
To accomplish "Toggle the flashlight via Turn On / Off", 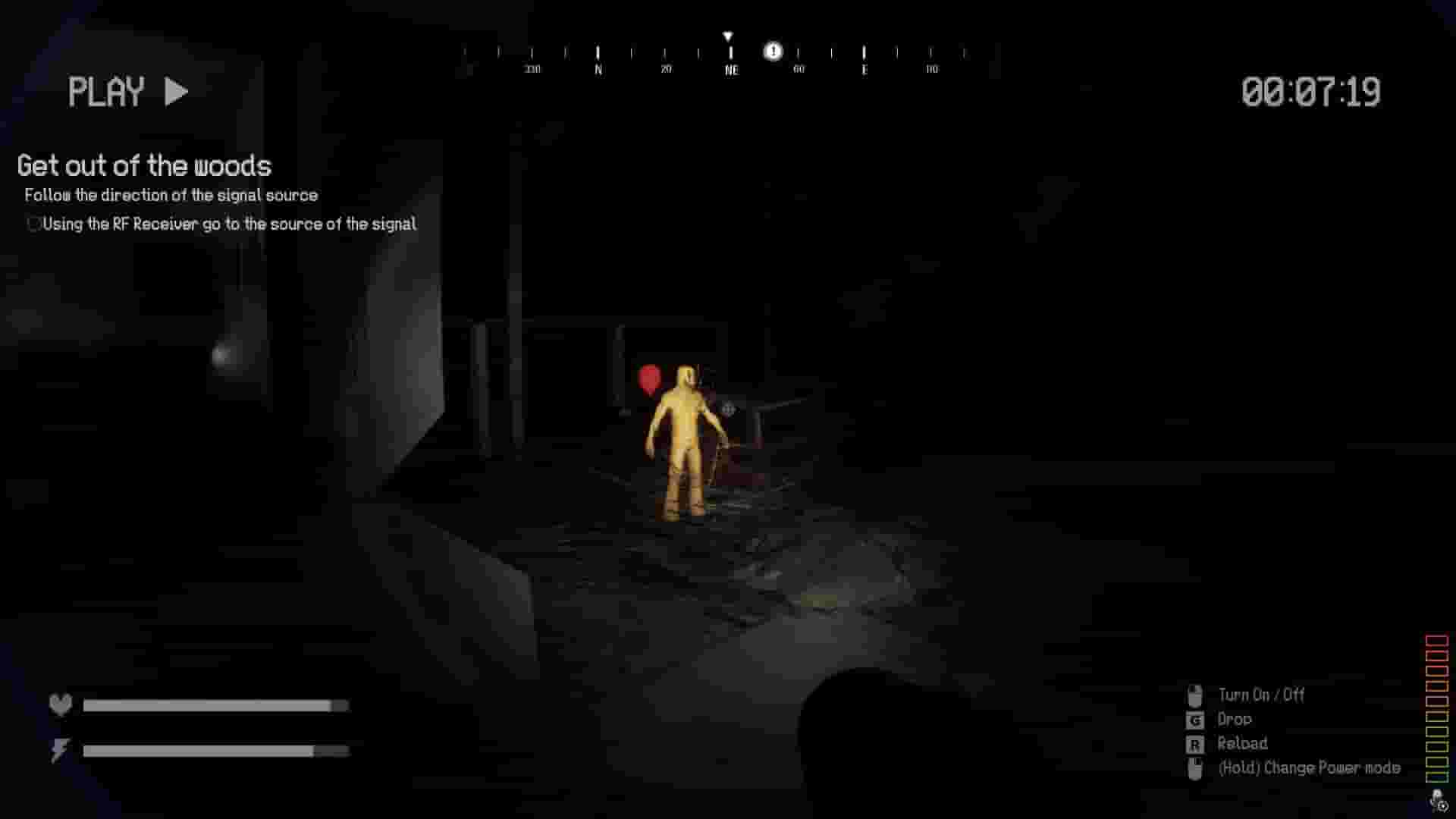I will pyautogui.click(x=1262, y=694).
